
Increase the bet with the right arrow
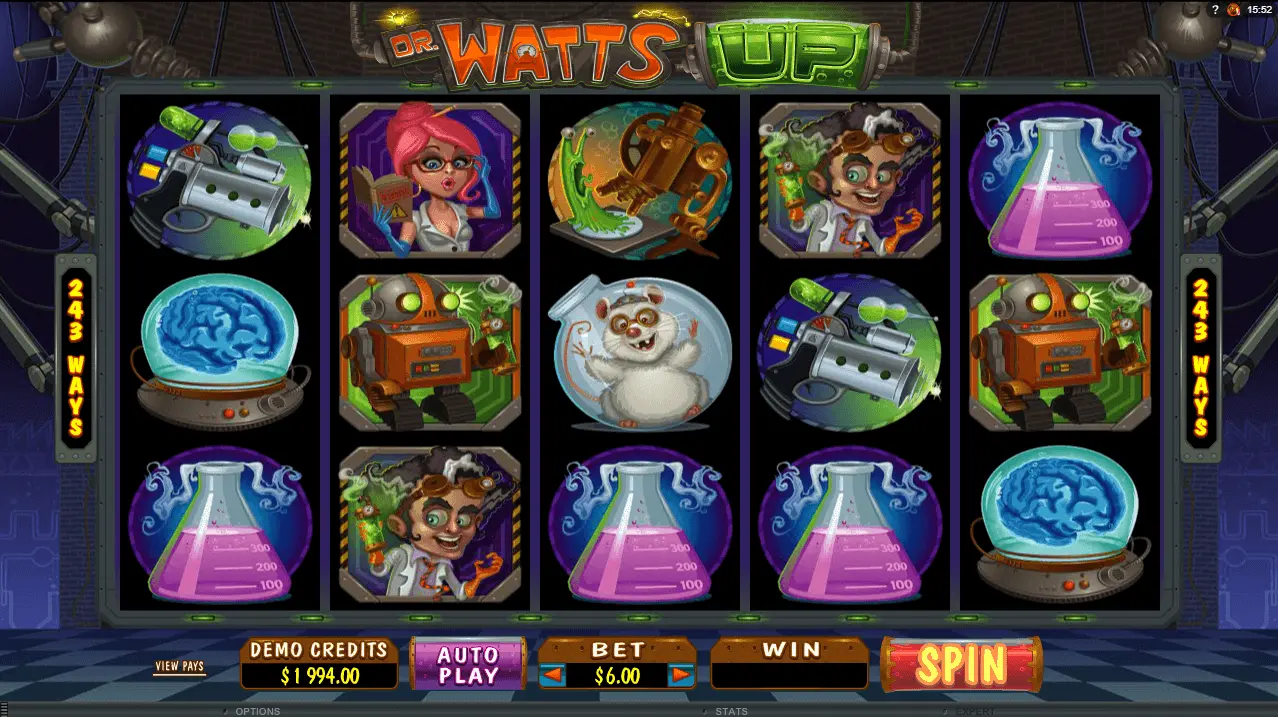tap(681, 676)
